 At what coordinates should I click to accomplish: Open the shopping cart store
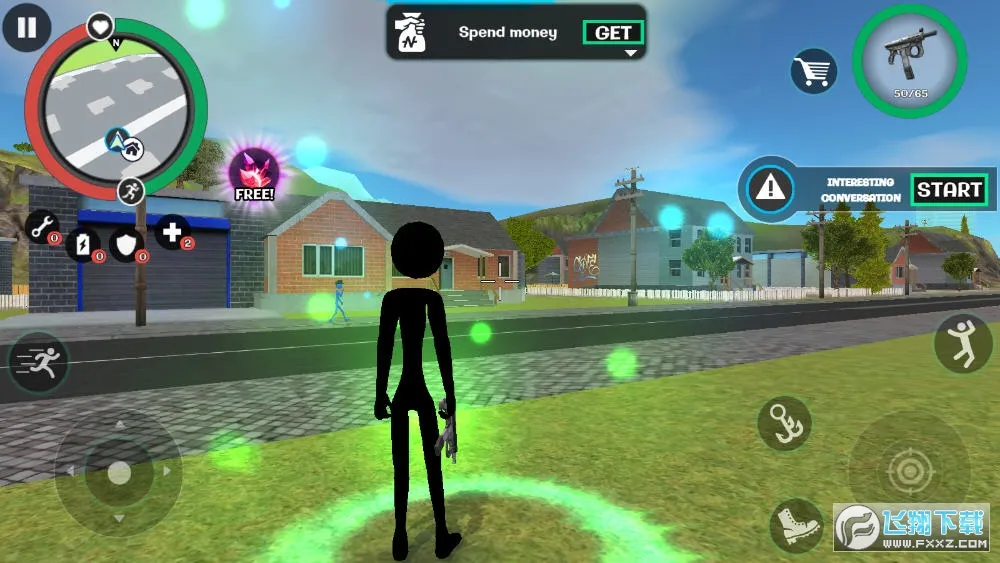click(814, 72)
